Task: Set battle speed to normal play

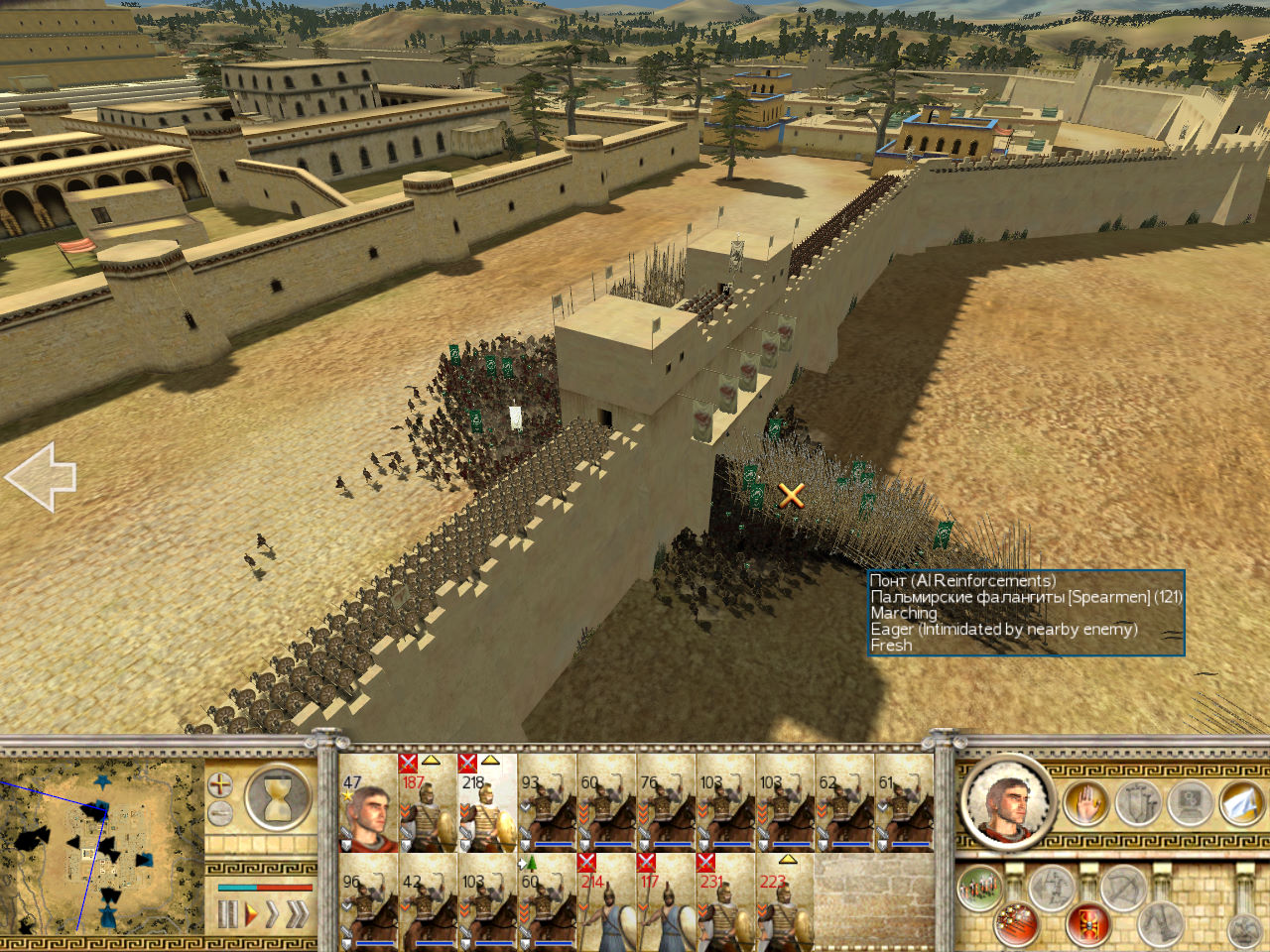Action: pyautogui.click(x=251, y=913)
